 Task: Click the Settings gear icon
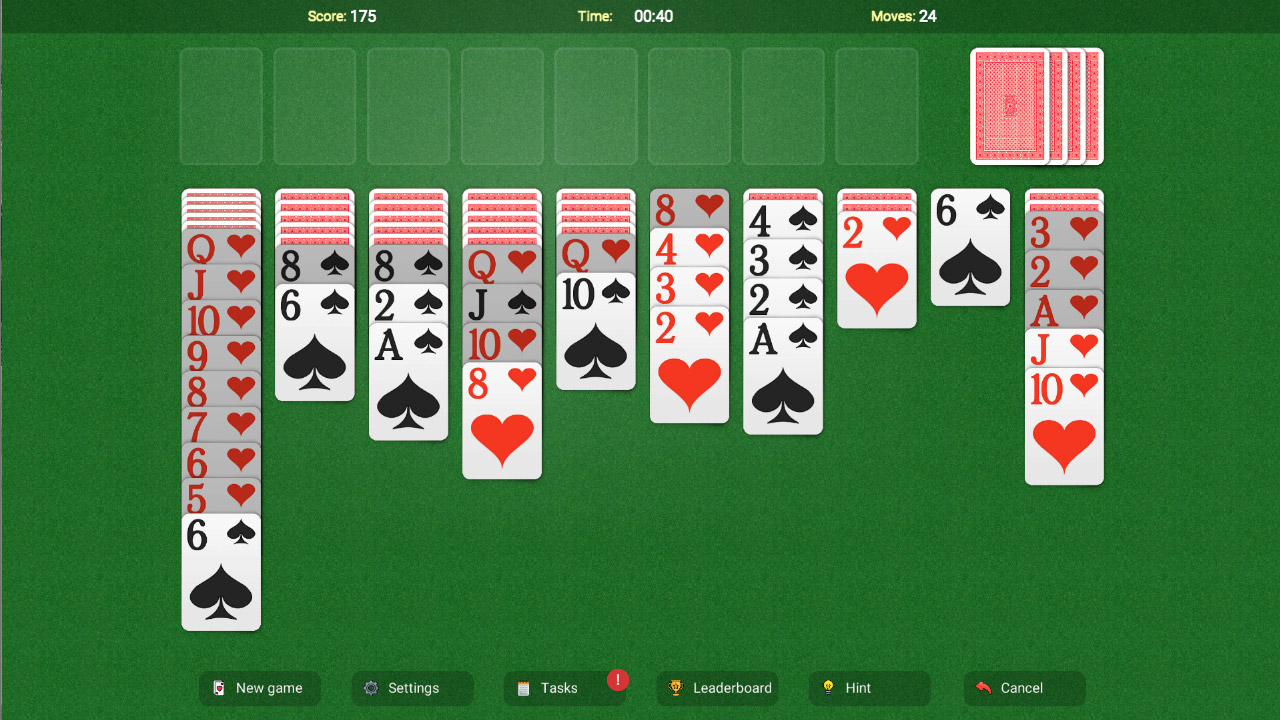pyautogui.click(x=372, y=688)
